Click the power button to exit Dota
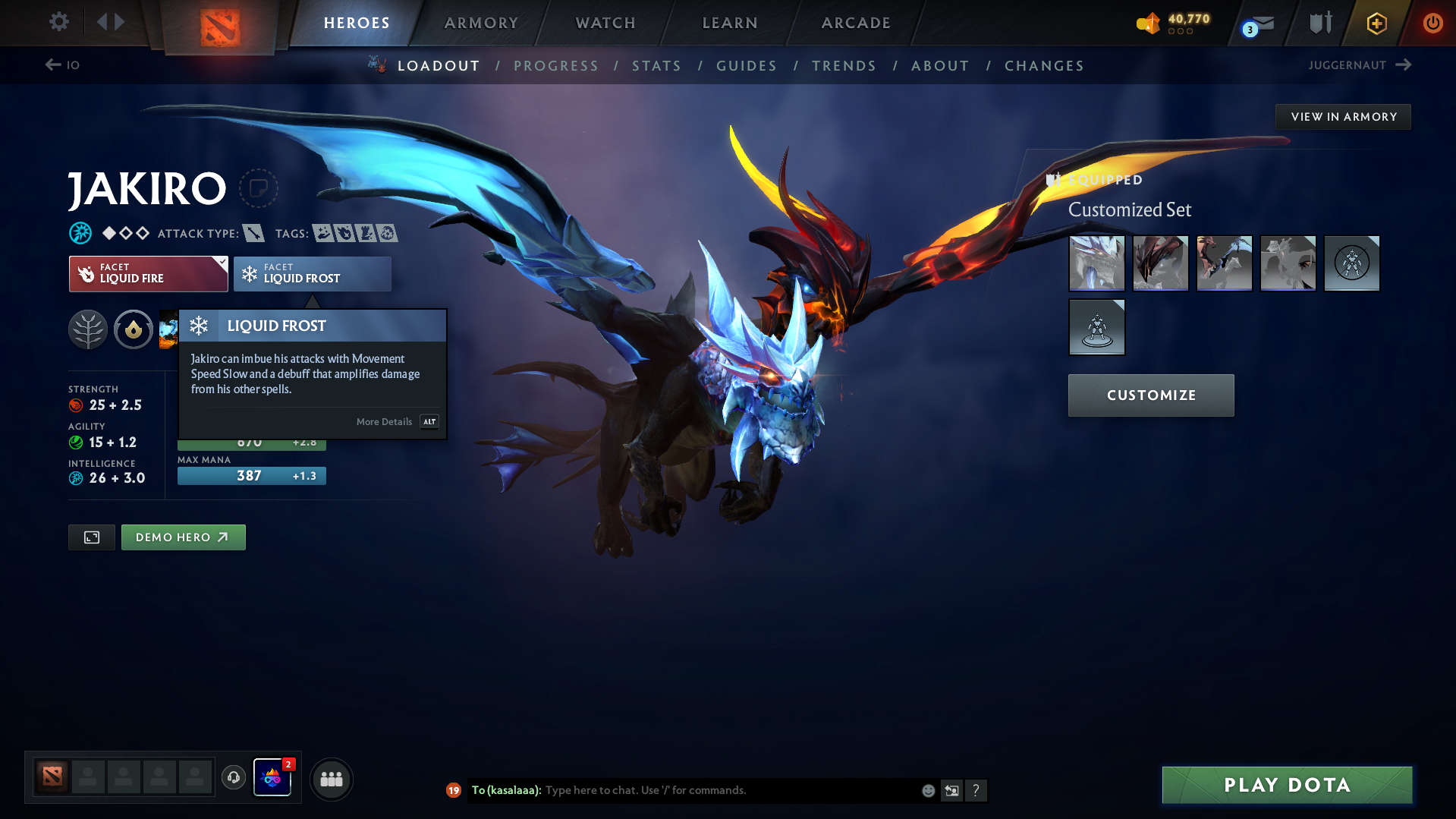This screenshot has height=819, width=1456. pos(1432,23)
